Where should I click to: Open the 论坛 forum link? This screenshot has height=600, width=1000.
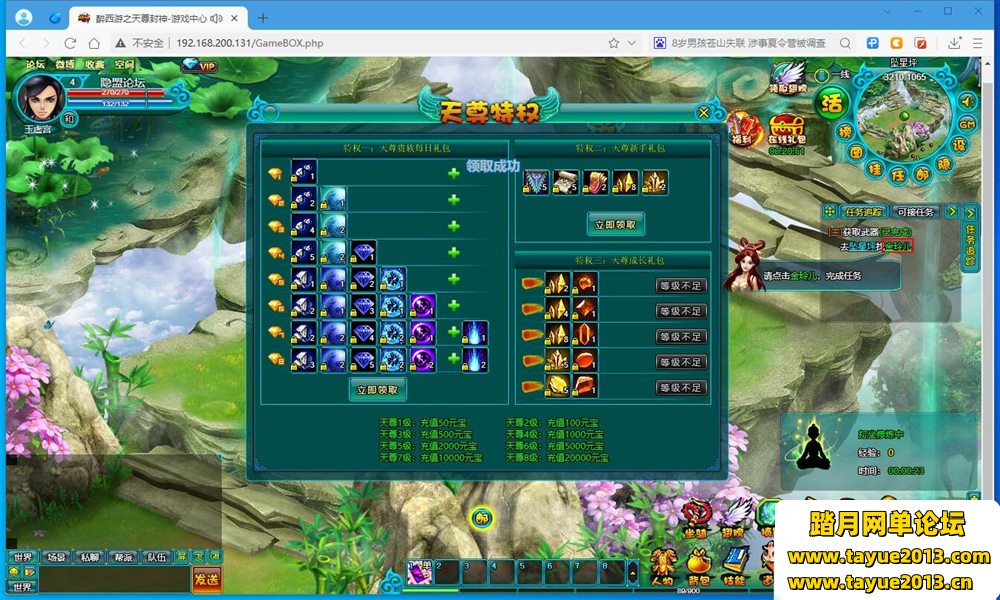point(36,66)
